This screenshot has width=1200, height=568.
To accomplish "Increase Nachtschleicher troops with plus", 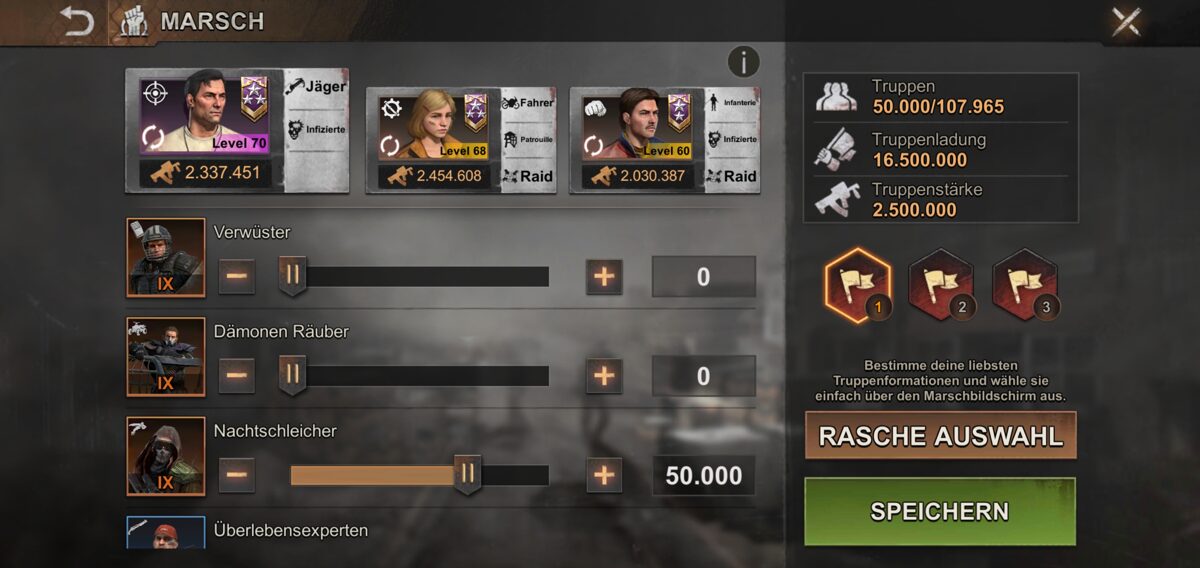I will (x=603, y=474).
